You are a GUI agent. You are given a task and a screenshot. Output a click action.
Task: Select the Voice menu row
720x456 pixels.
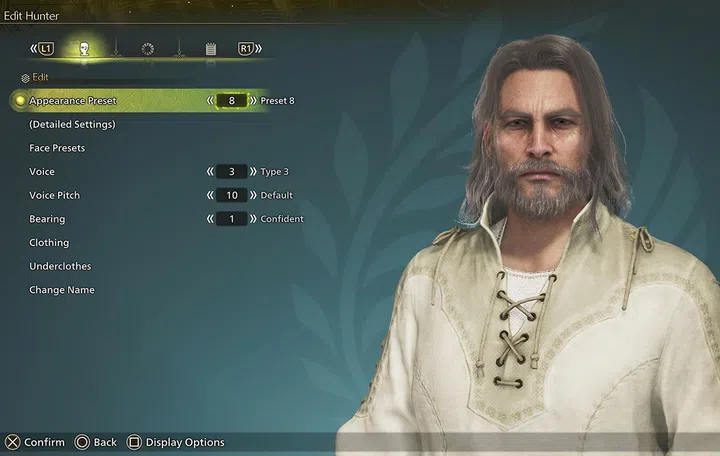[x=42, y=172]
